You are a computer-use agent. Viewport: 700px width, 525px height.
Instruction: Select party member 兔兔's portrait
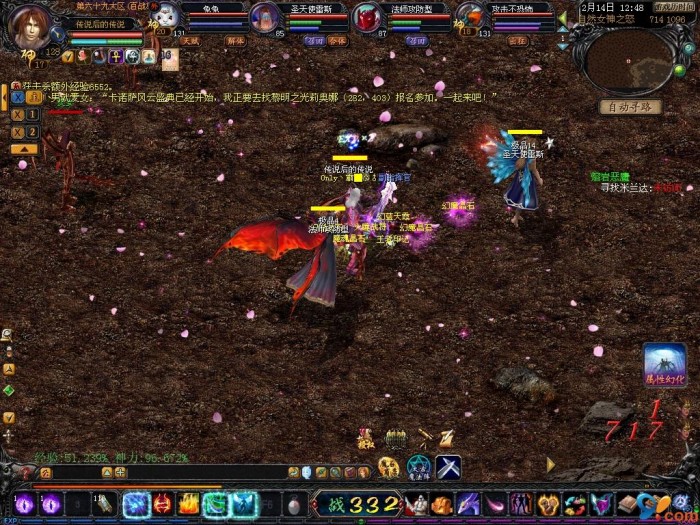pyautogui.click(x=169, y=17)
